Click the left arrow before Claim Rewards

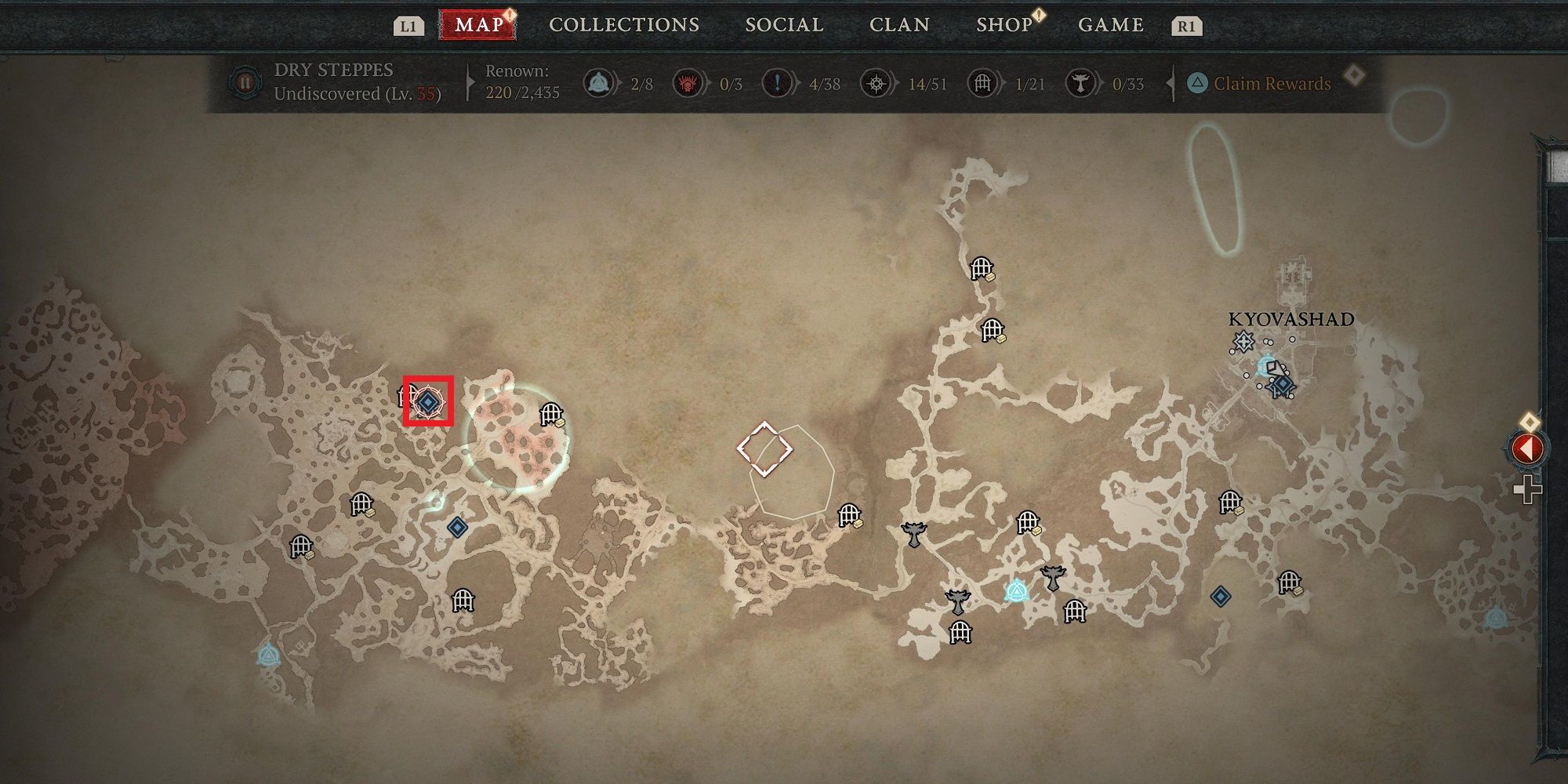click(x=1171, y=82)
